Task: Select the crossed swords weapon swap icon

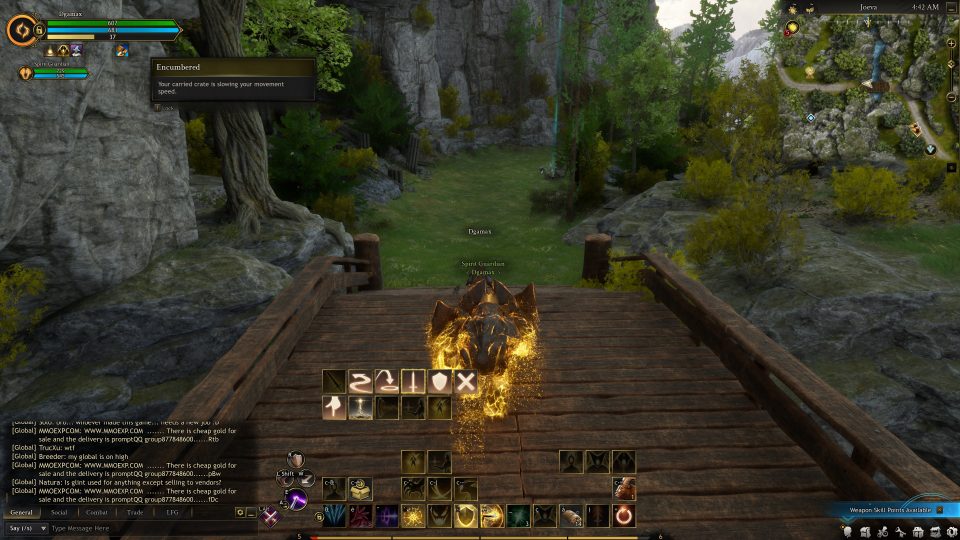Action: tap(270, 517)
